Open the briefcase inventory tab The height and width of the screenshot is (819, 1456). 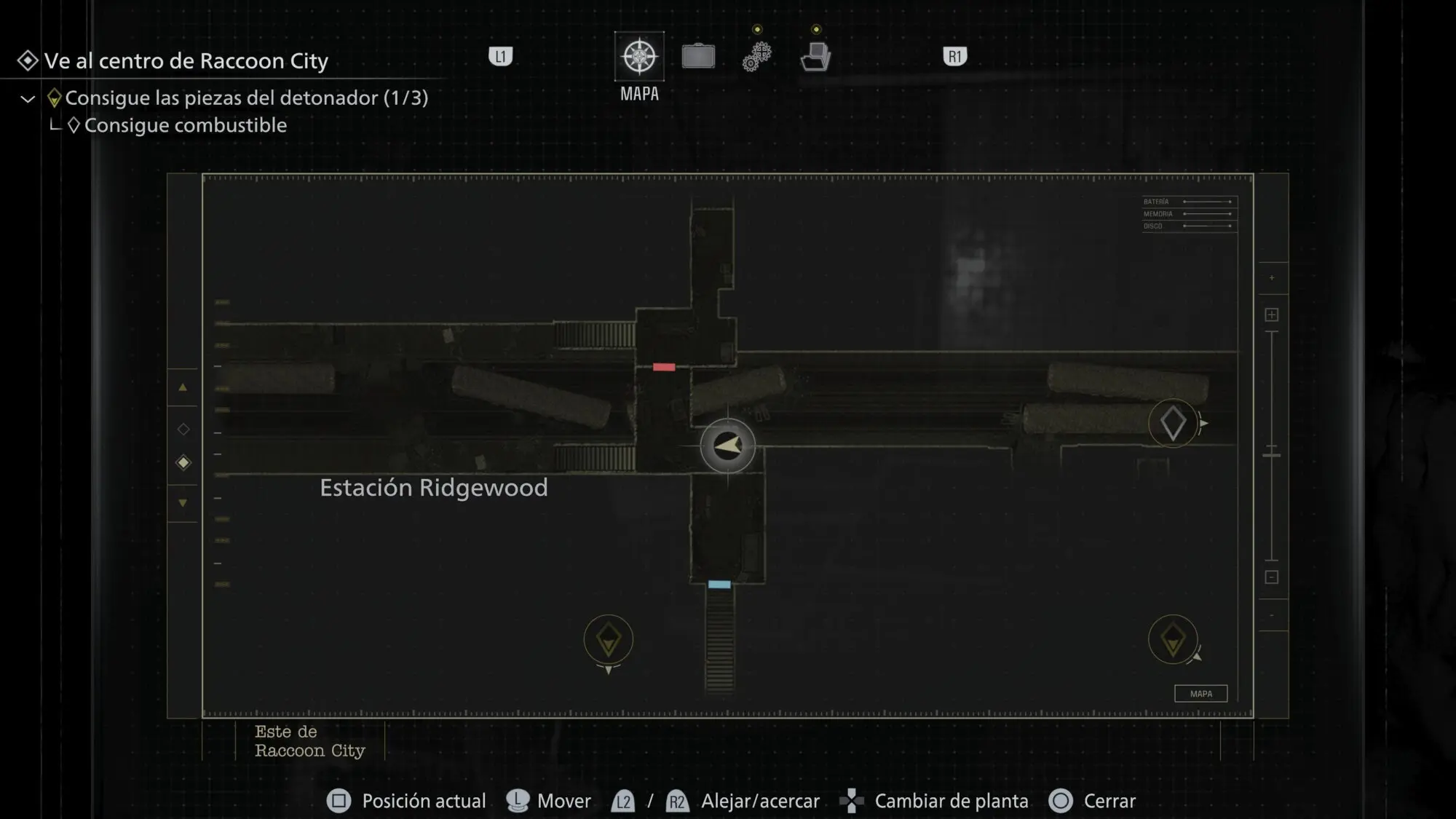(698, 57)
